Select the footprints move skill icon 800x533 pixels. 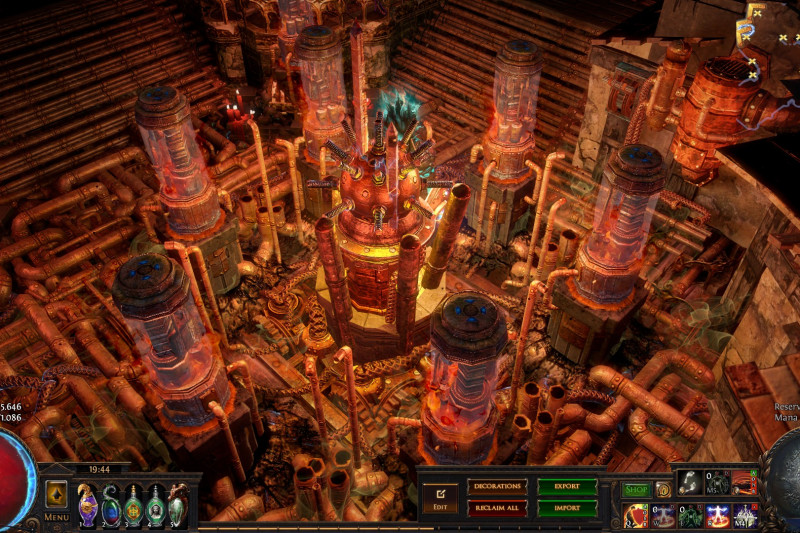click(x=690, y=481)
